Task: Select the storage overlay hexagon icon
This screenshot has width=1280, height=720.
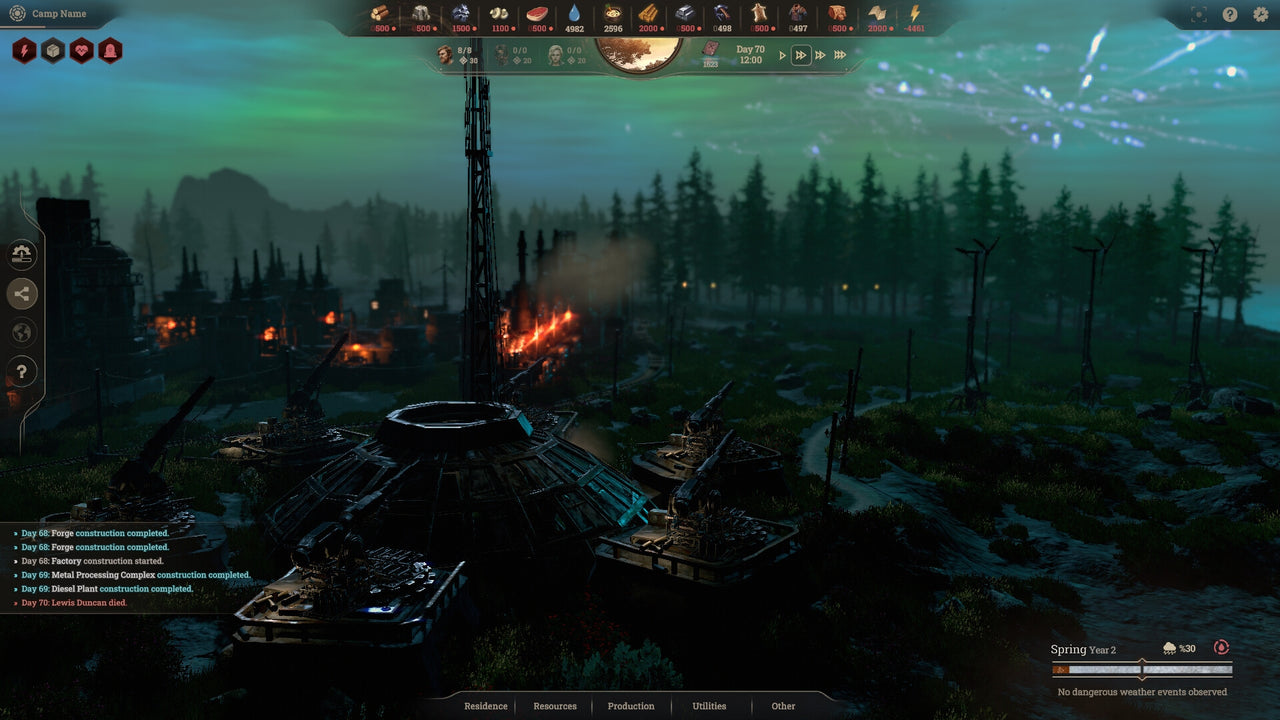Action: tap(51, 50)
